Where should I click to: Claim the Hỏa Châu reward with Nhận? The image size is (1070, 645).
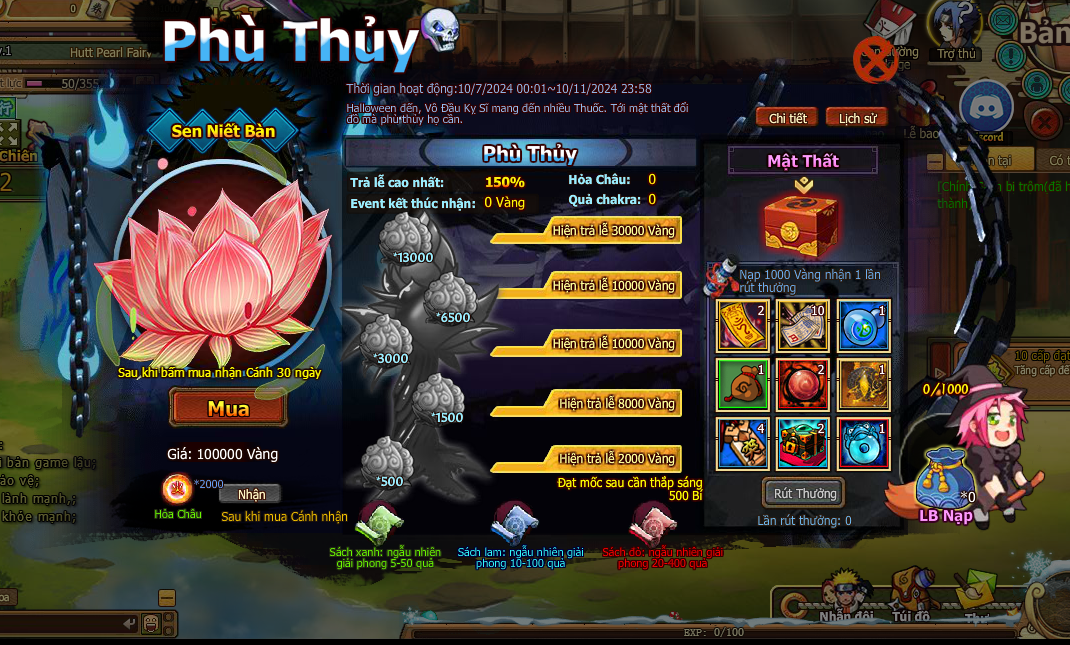tap(251, 494)
